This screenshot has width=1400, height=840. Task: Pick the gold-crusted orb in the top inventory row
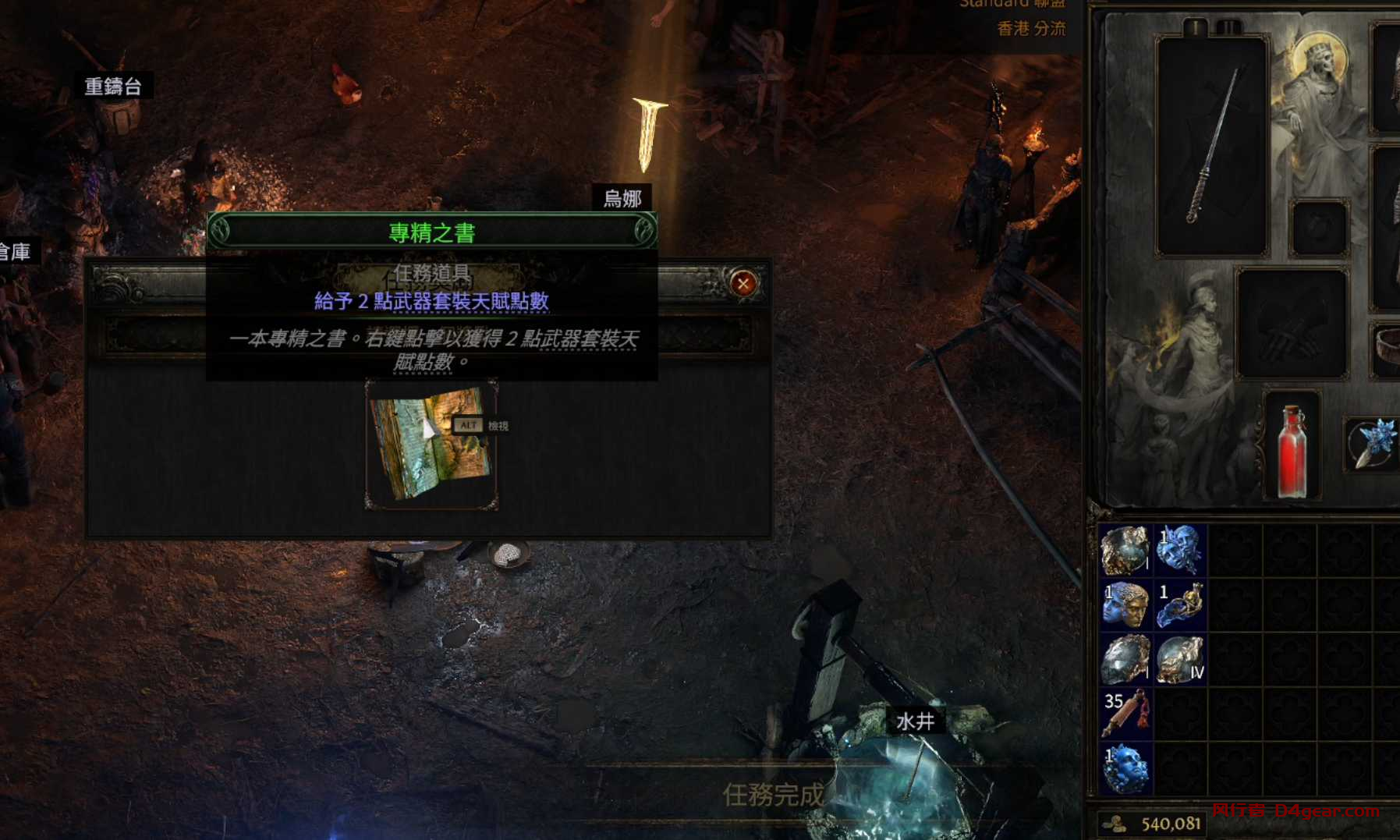click(x=1125, y=550)
